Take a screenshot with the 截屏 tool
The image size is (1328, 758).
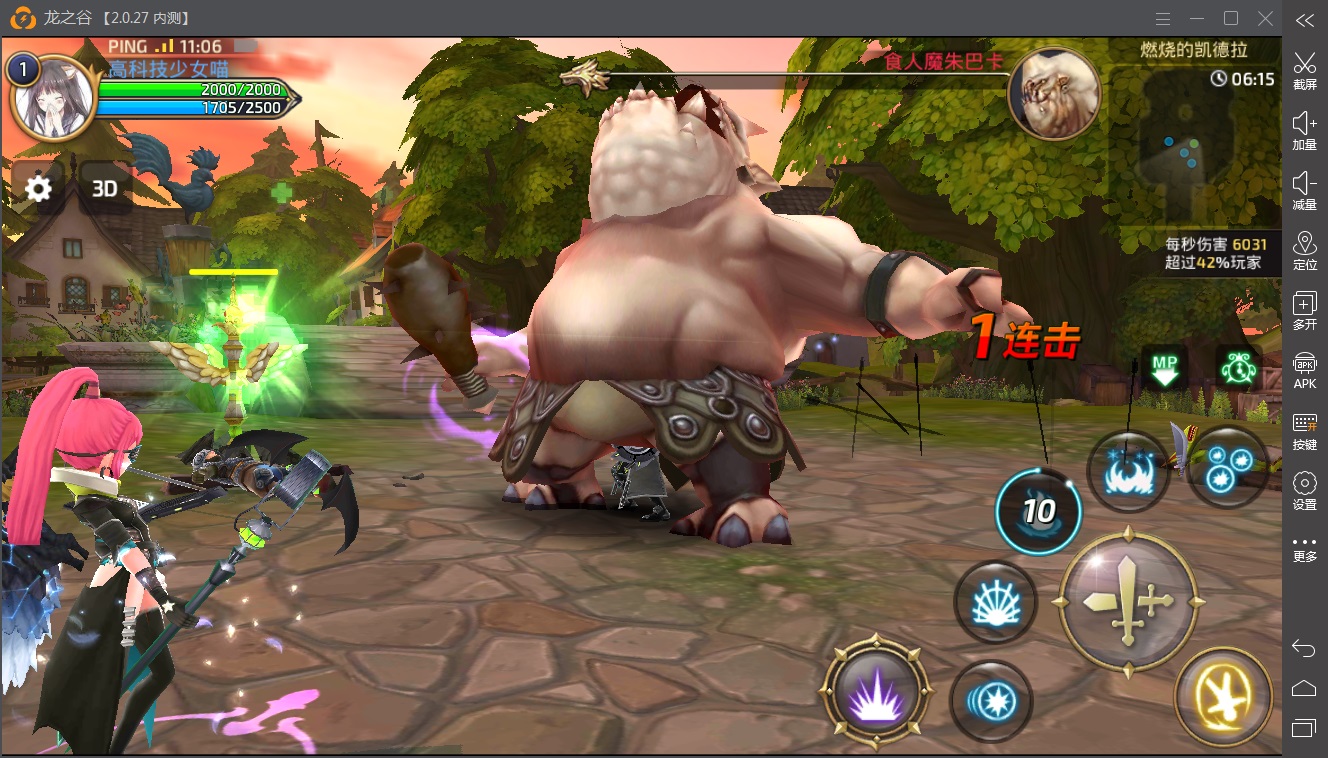pos(1304,71)
